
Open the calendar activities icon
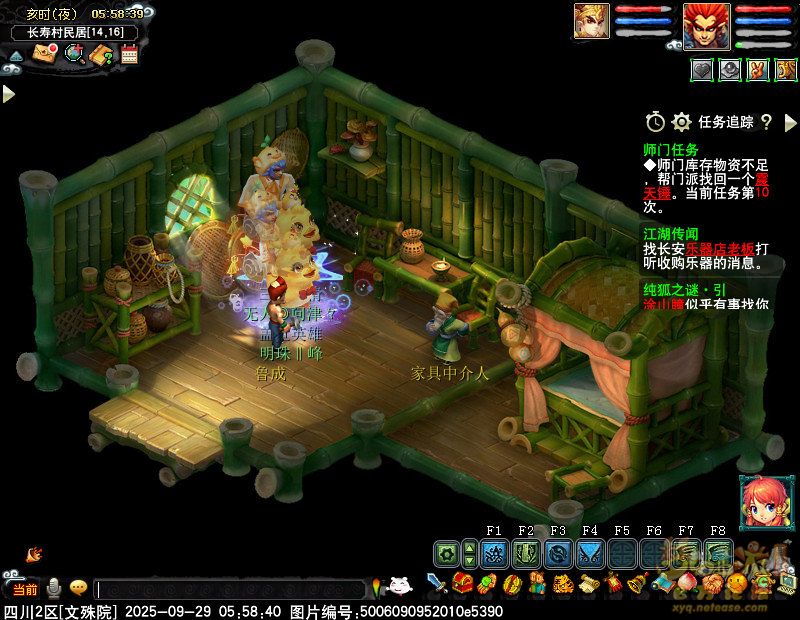point(129,55)
